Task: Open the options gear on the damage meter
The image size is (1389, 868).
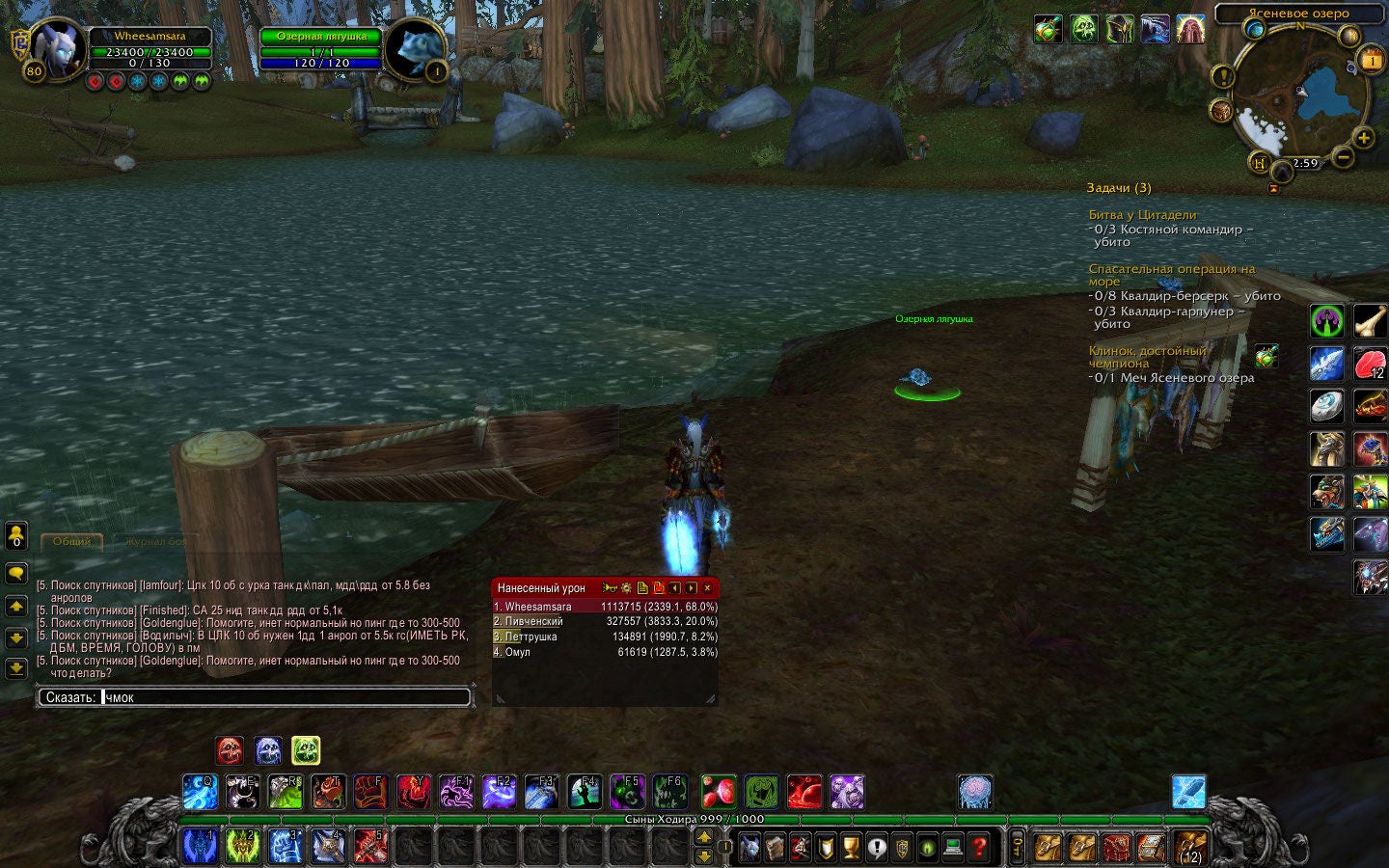Action: tap(627, 587)
